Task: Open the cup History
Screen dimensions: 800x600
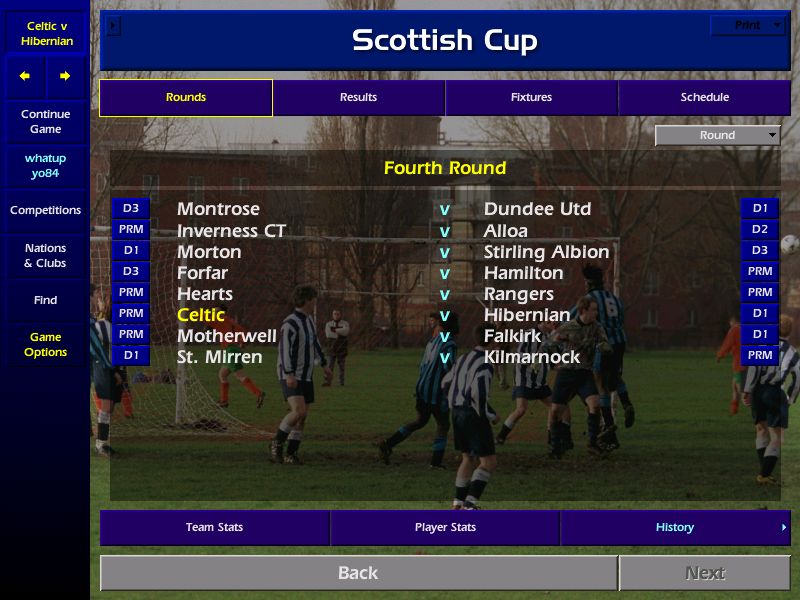Action: pos(675,527)
